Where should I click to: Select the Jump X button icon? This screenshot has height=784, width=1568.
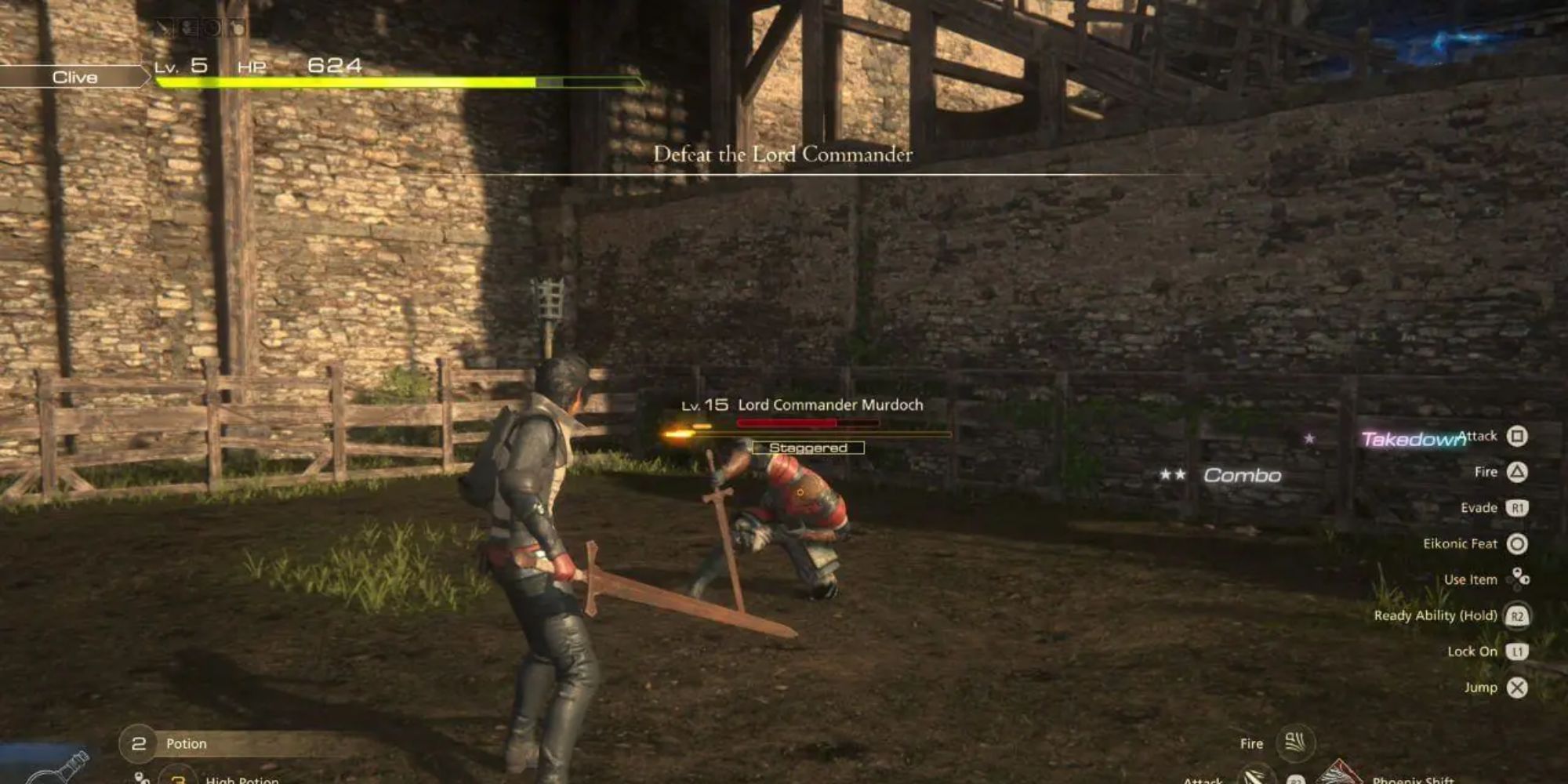tap(1518, 686)
